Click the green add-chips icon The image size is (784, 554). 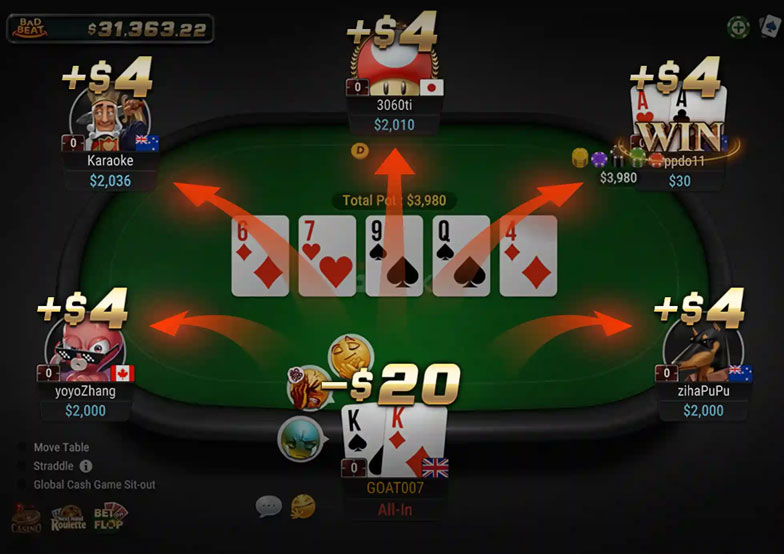coord(739,27)
